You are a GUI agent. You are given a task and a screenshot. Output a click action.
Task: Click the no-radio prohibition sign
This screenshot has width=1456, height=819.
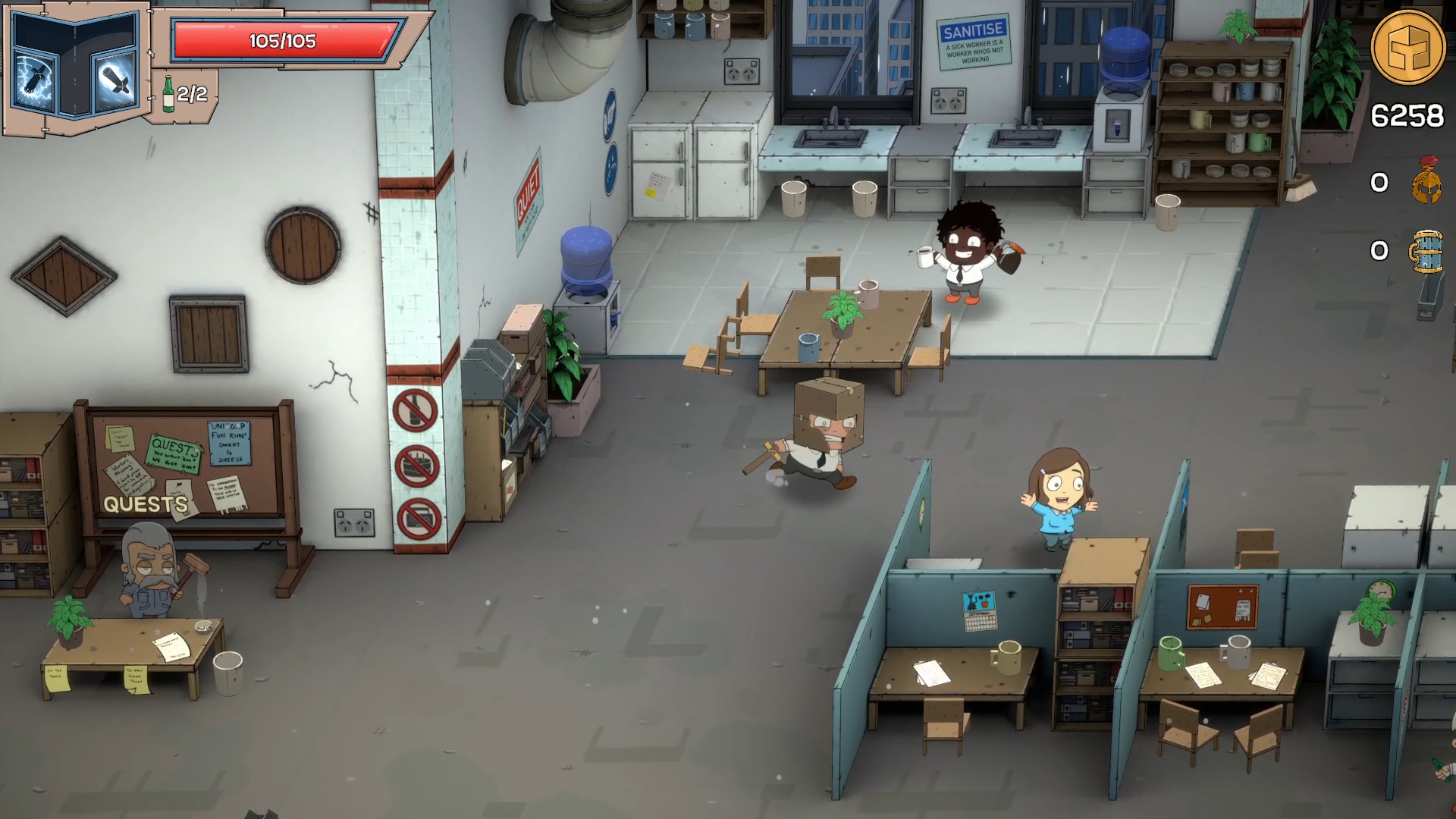419,516
